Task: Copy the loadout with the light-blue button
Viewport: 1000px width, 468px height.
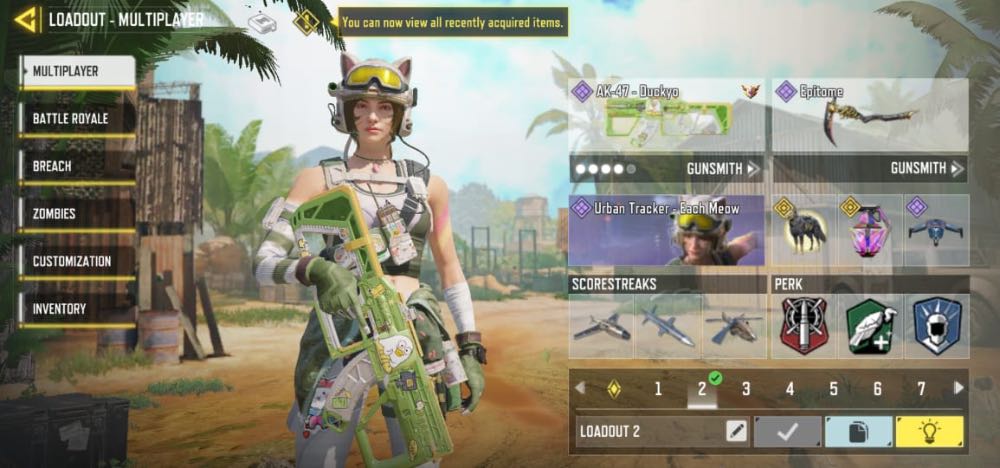Action: pos(858,431)
